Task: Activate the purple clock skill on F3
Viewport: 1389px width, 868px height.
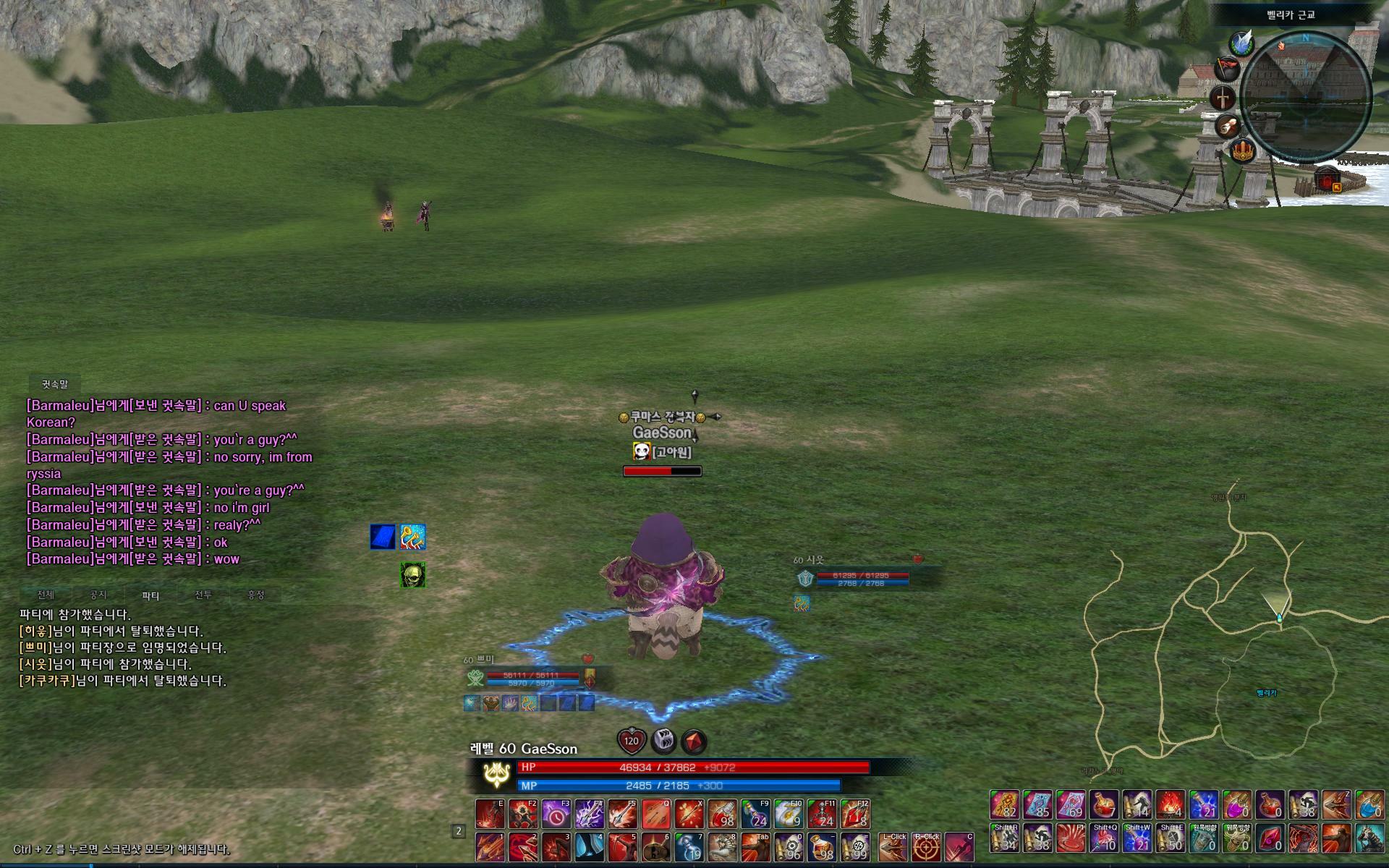Action: [556, 814]
